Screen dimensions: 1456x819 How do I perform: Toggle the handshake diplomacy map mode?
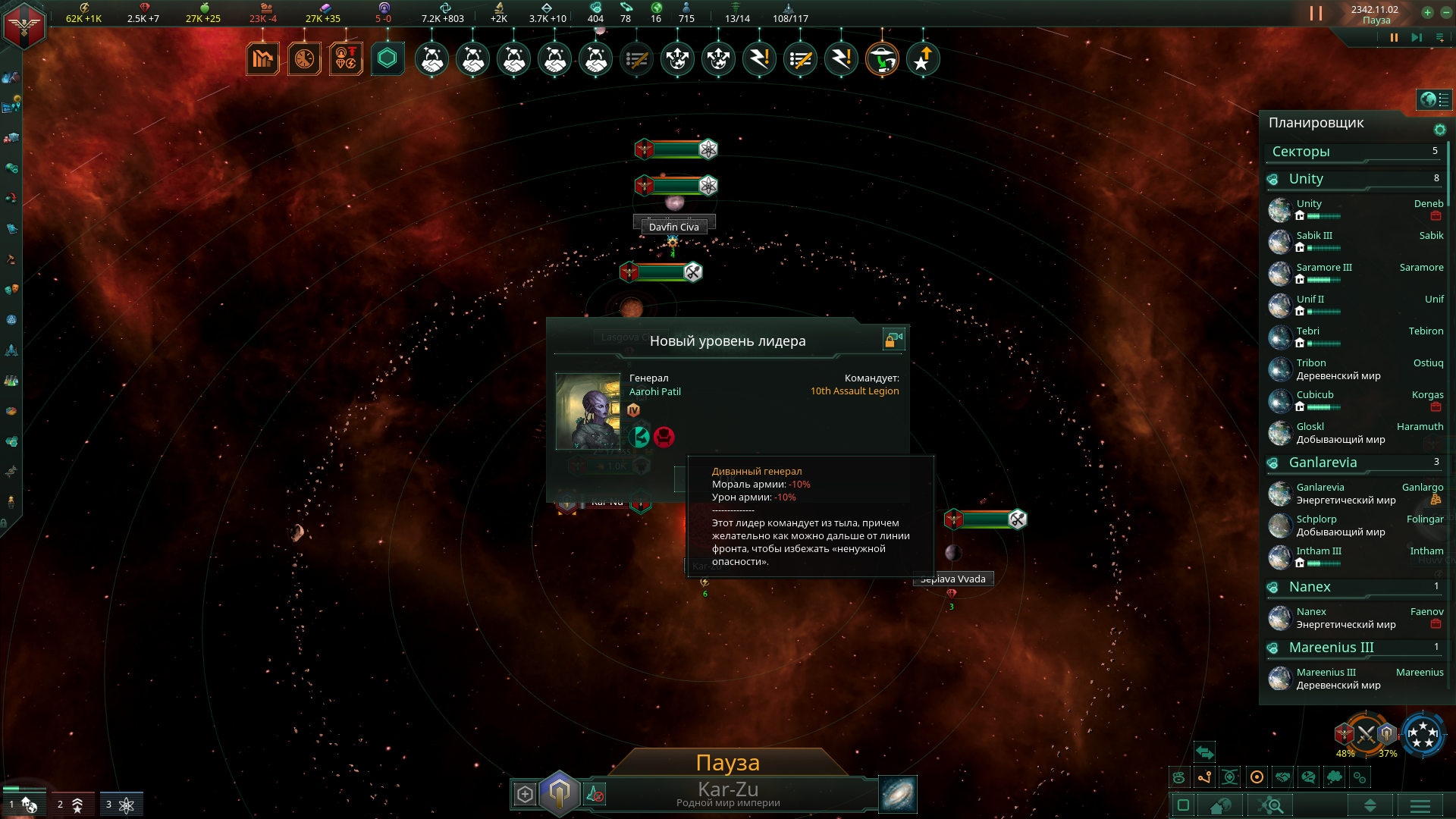(1282, 777)
